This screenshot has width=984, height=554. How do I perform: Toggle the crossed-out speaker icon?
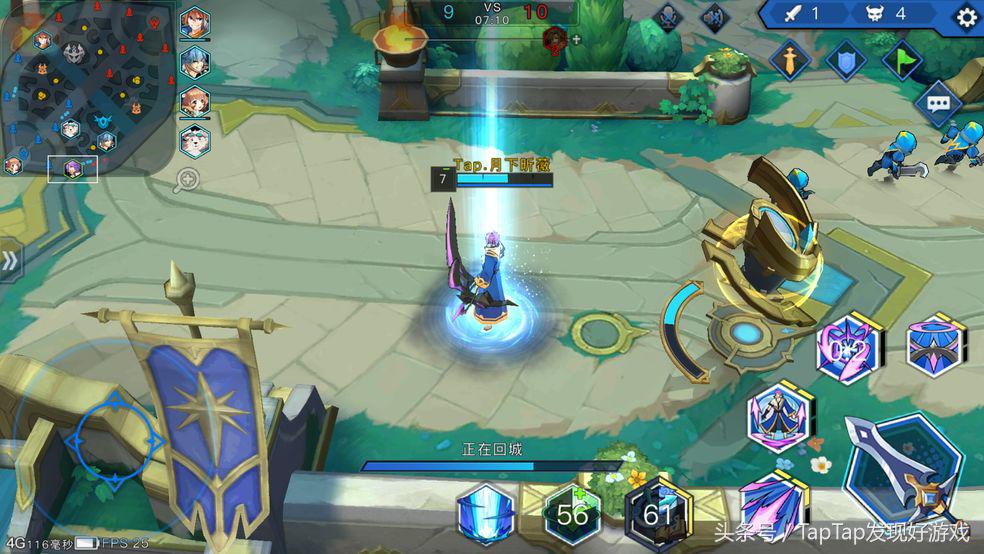click(x=714, y=16)
